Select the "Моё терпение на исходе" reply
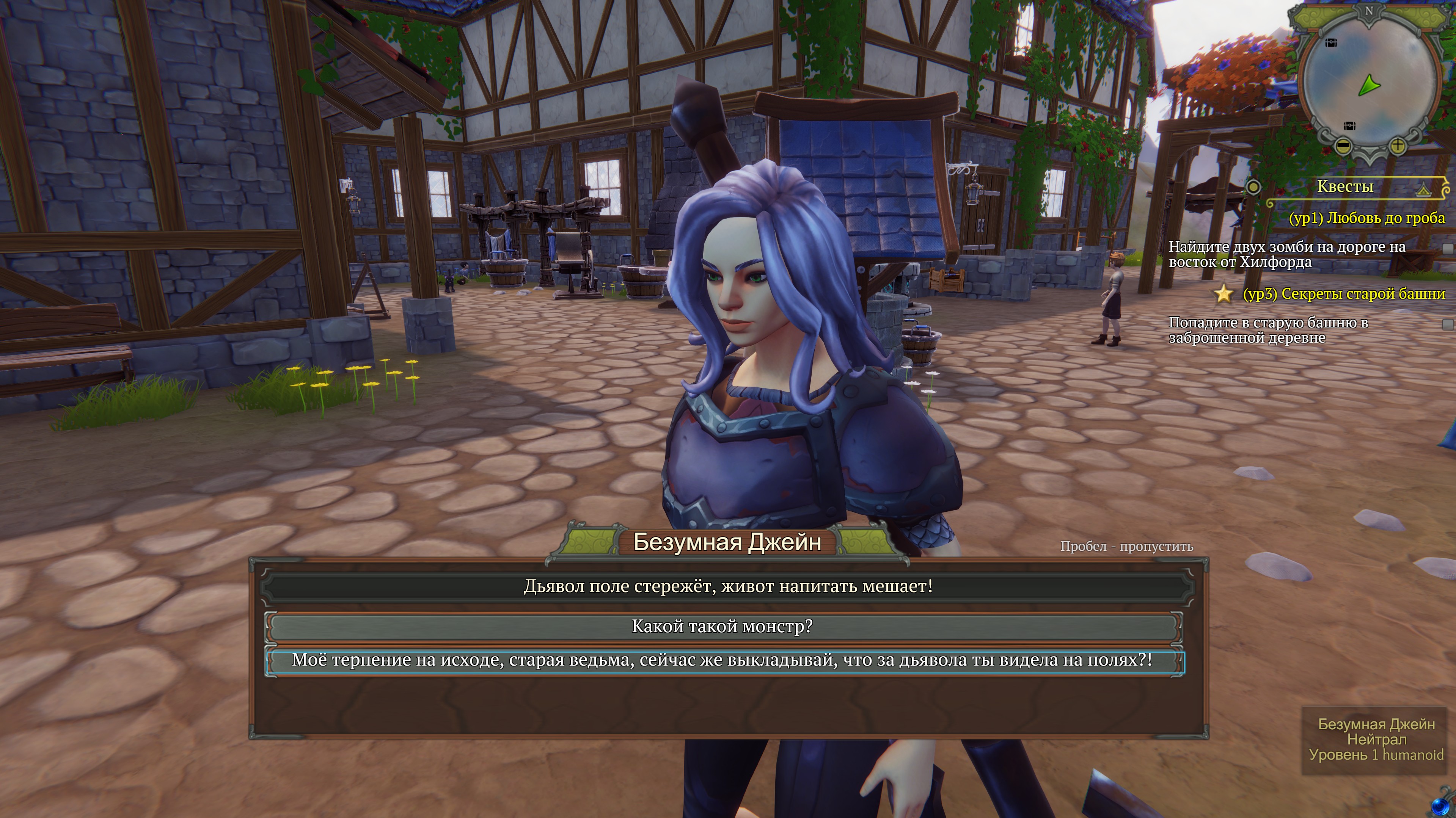 [722, 660]
